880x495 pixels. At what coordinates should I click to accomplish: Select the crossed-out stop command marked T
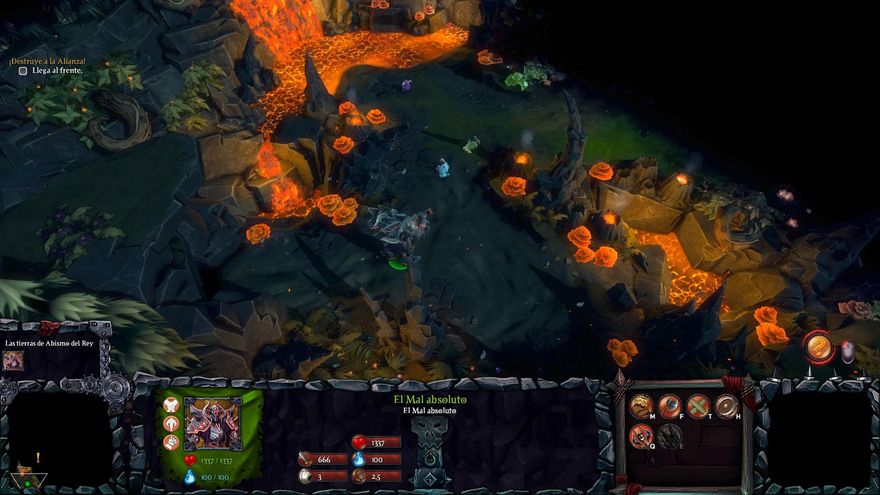698,406
